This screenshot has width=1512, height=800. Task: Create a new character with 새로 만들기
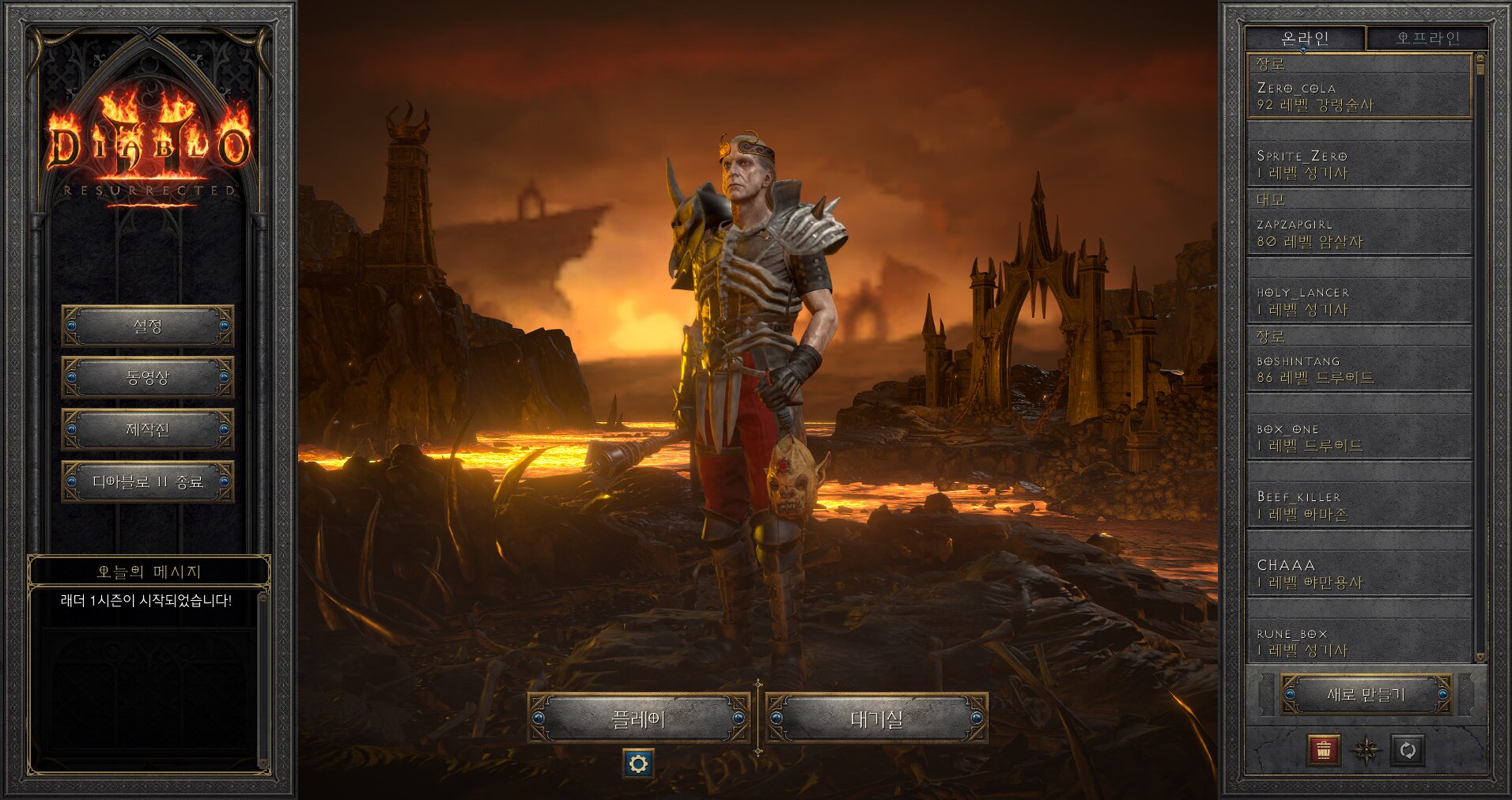(1366, 695)
